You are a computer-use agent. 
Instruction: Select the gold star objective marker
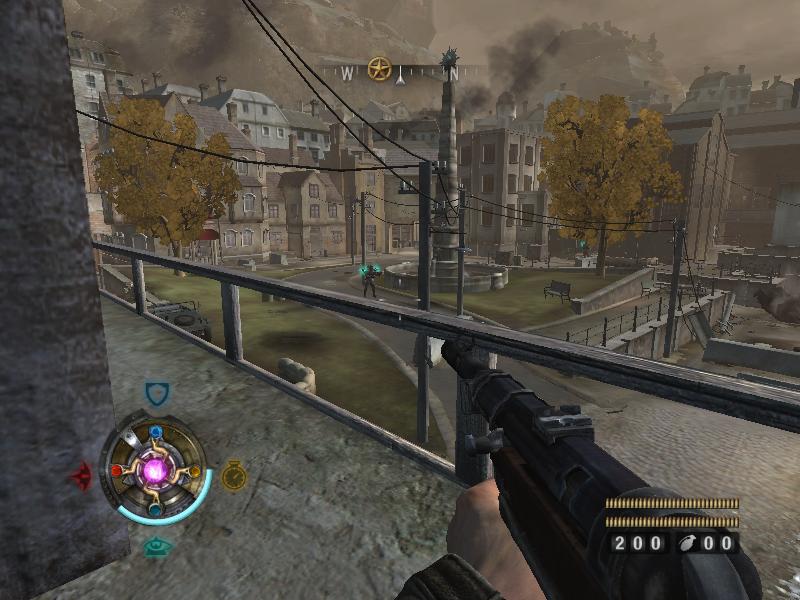point(379,69)
